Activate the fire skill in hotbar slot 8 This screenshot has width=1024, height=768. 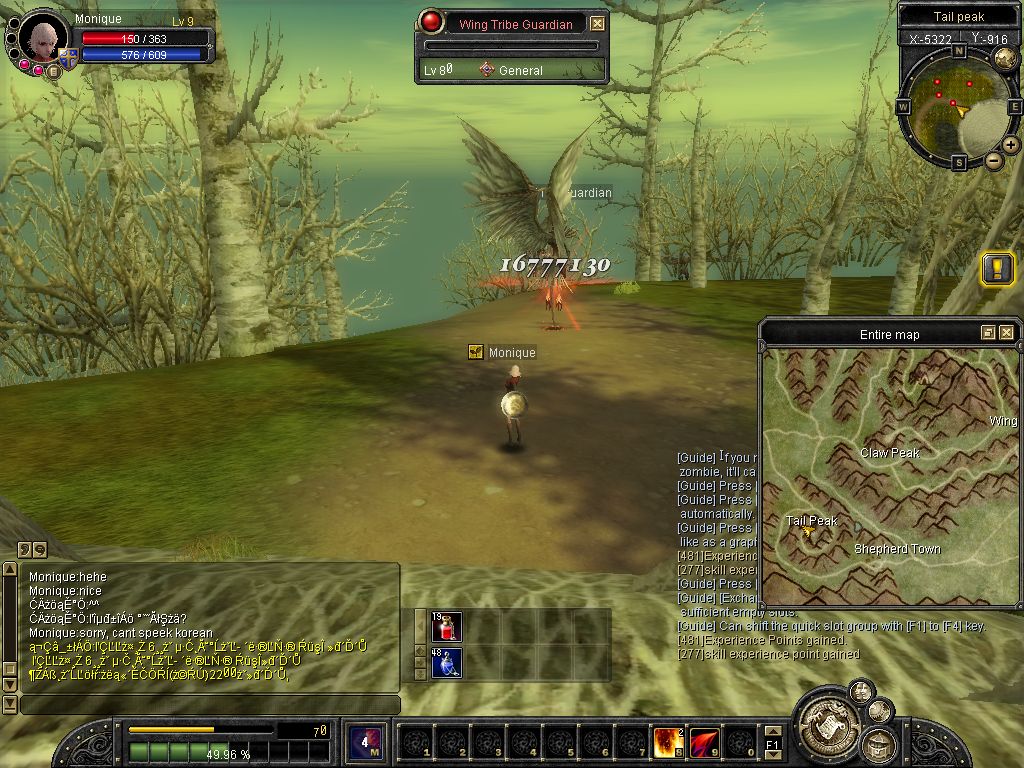click(x=668, y=742)
